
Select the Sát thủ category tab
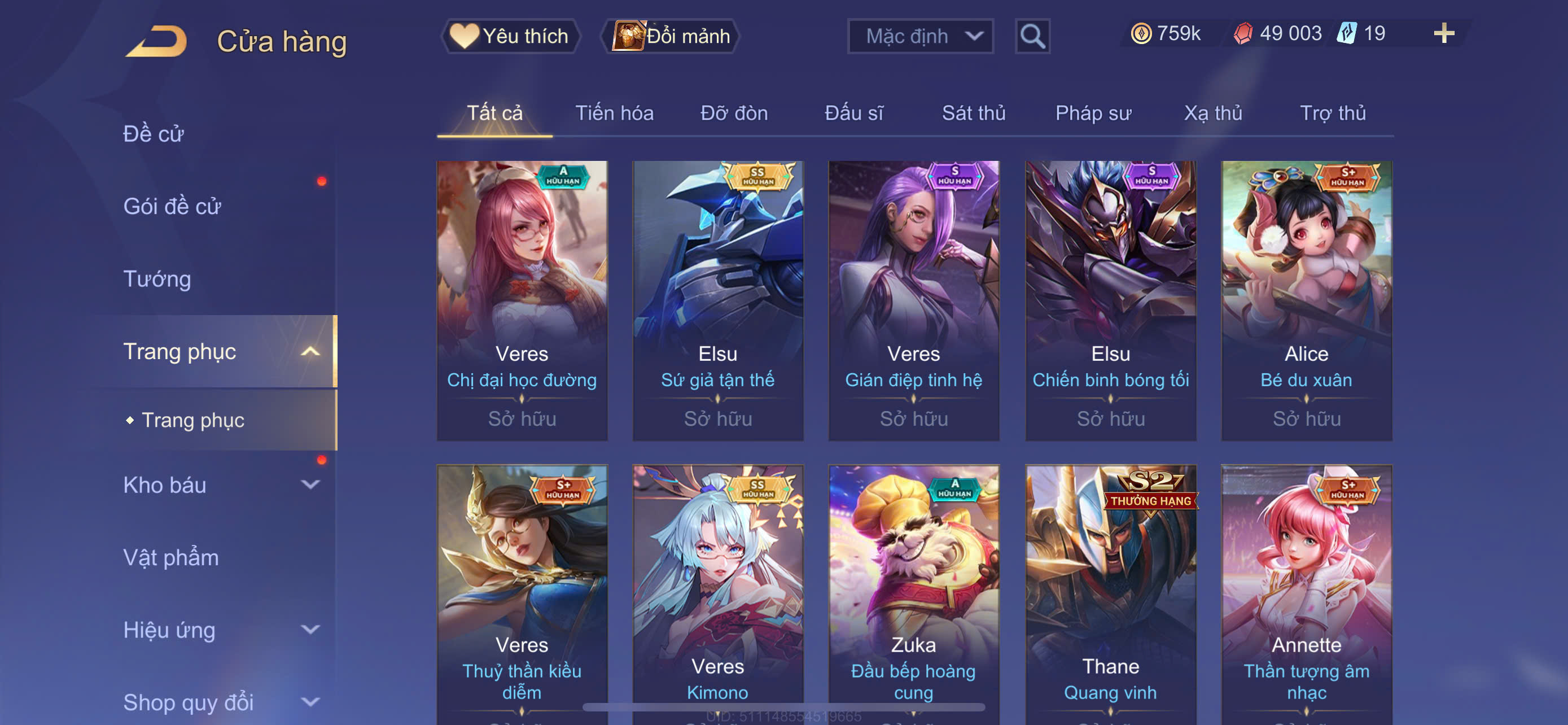(x=973, y=112)
